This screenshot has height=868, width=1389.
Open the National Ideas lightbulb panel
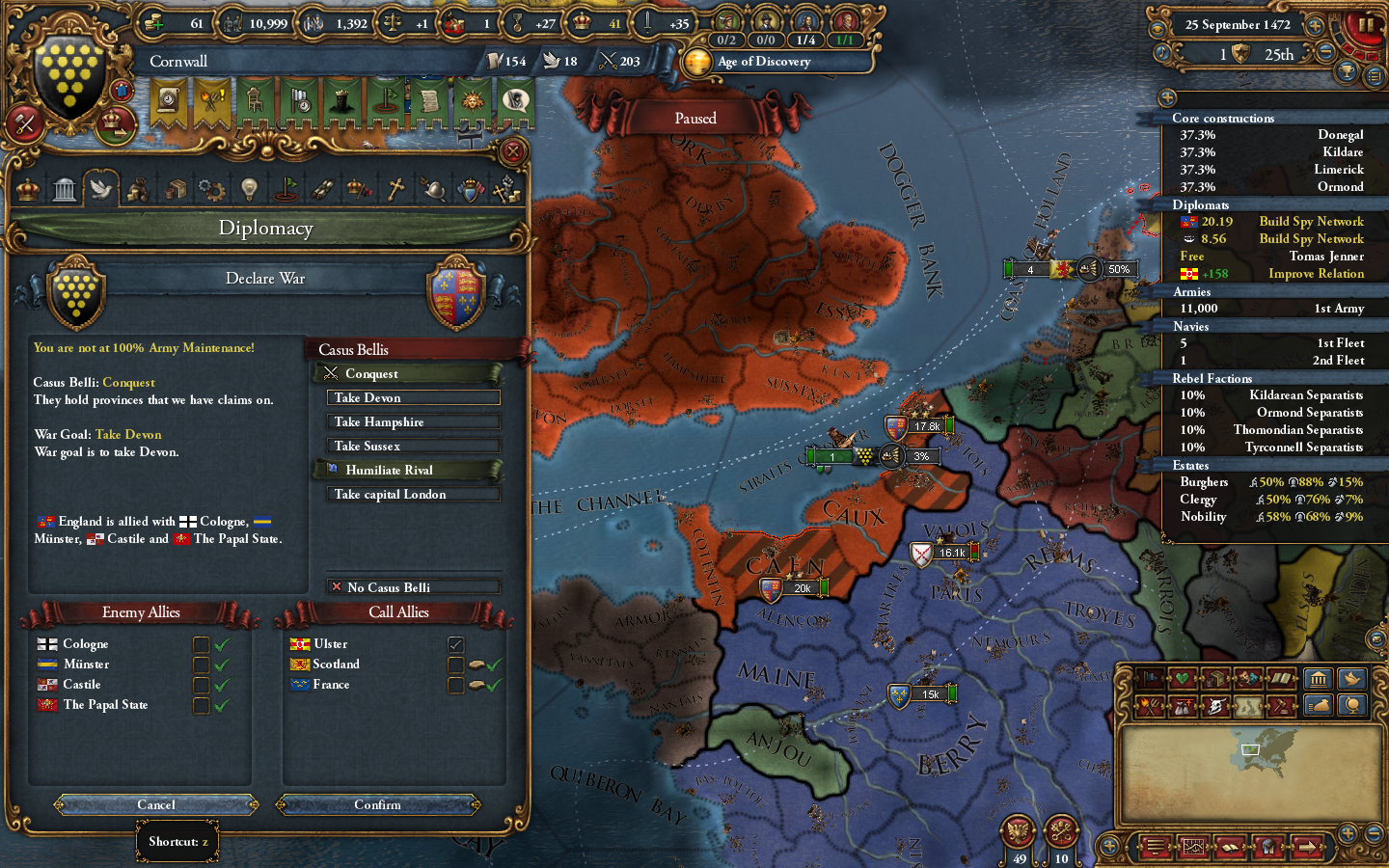click(x=248, y=188)
